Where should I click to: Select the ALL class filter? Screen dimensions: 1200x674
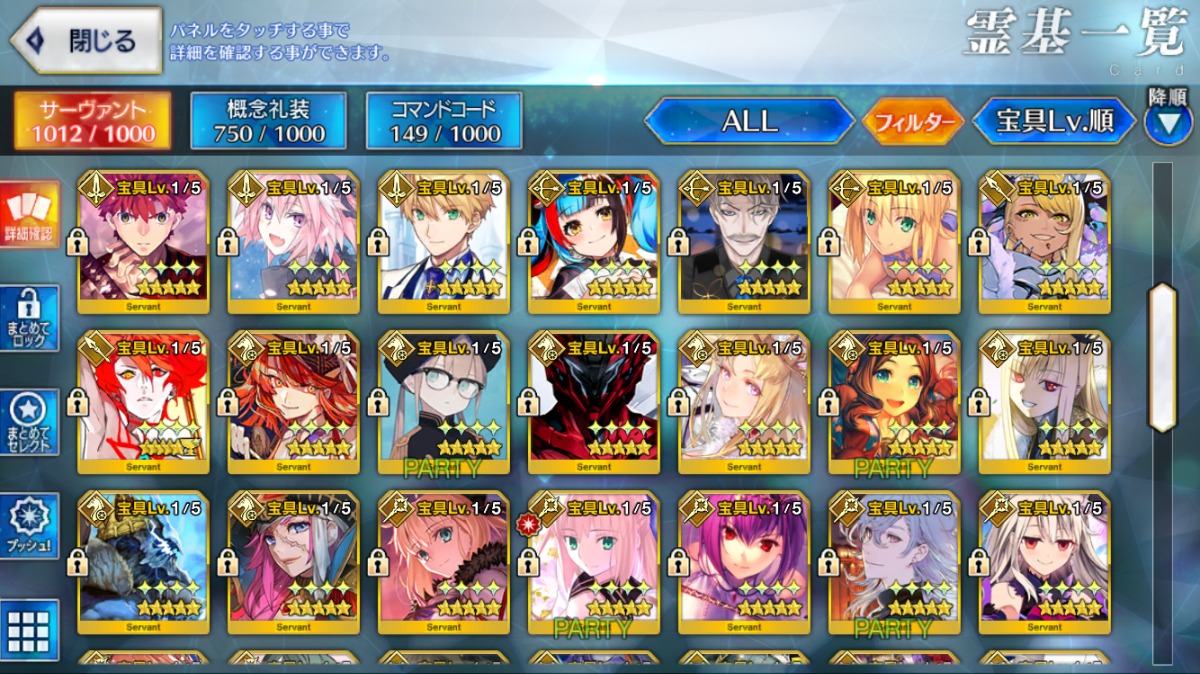749,122
